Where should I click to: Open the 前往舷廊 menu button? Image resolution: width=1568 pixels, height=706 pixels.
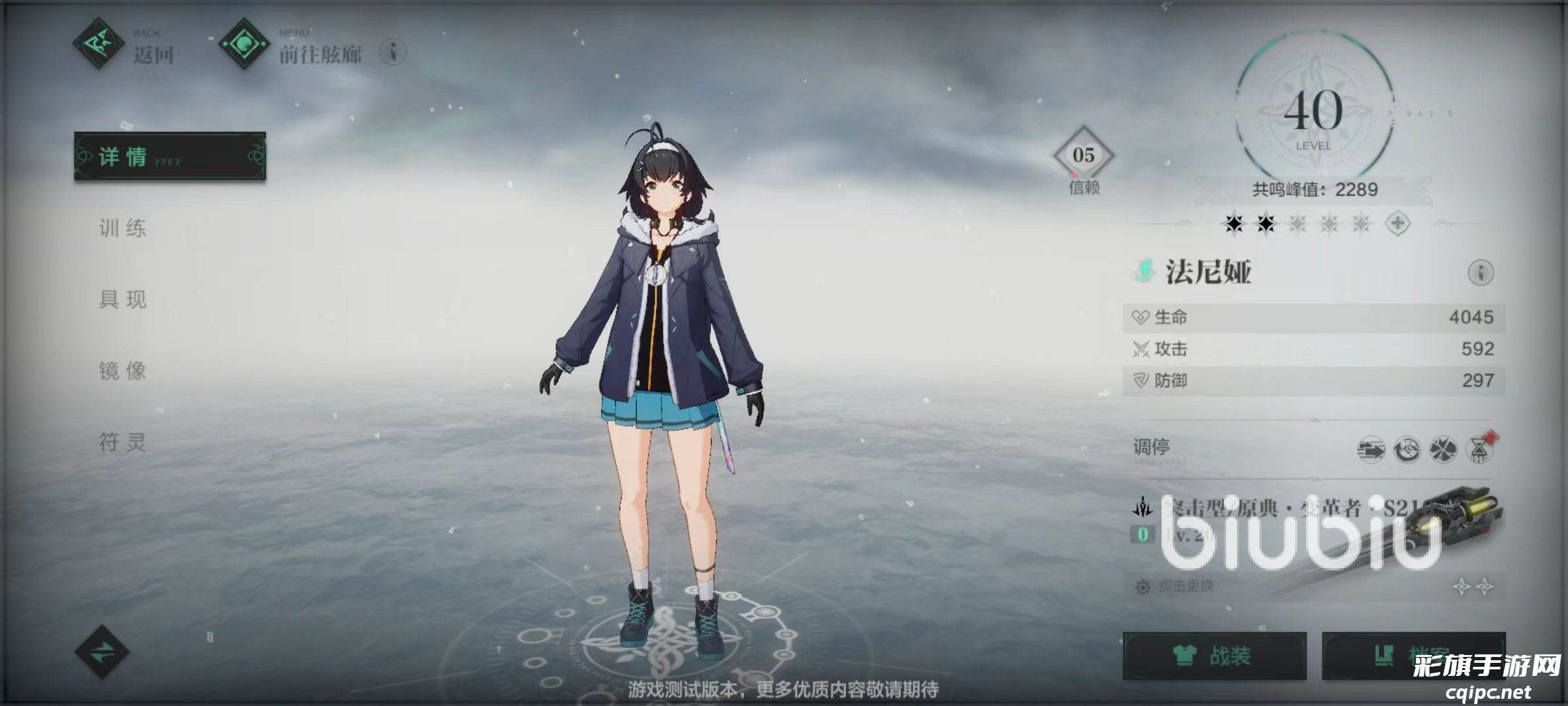(x=291, y=46)
